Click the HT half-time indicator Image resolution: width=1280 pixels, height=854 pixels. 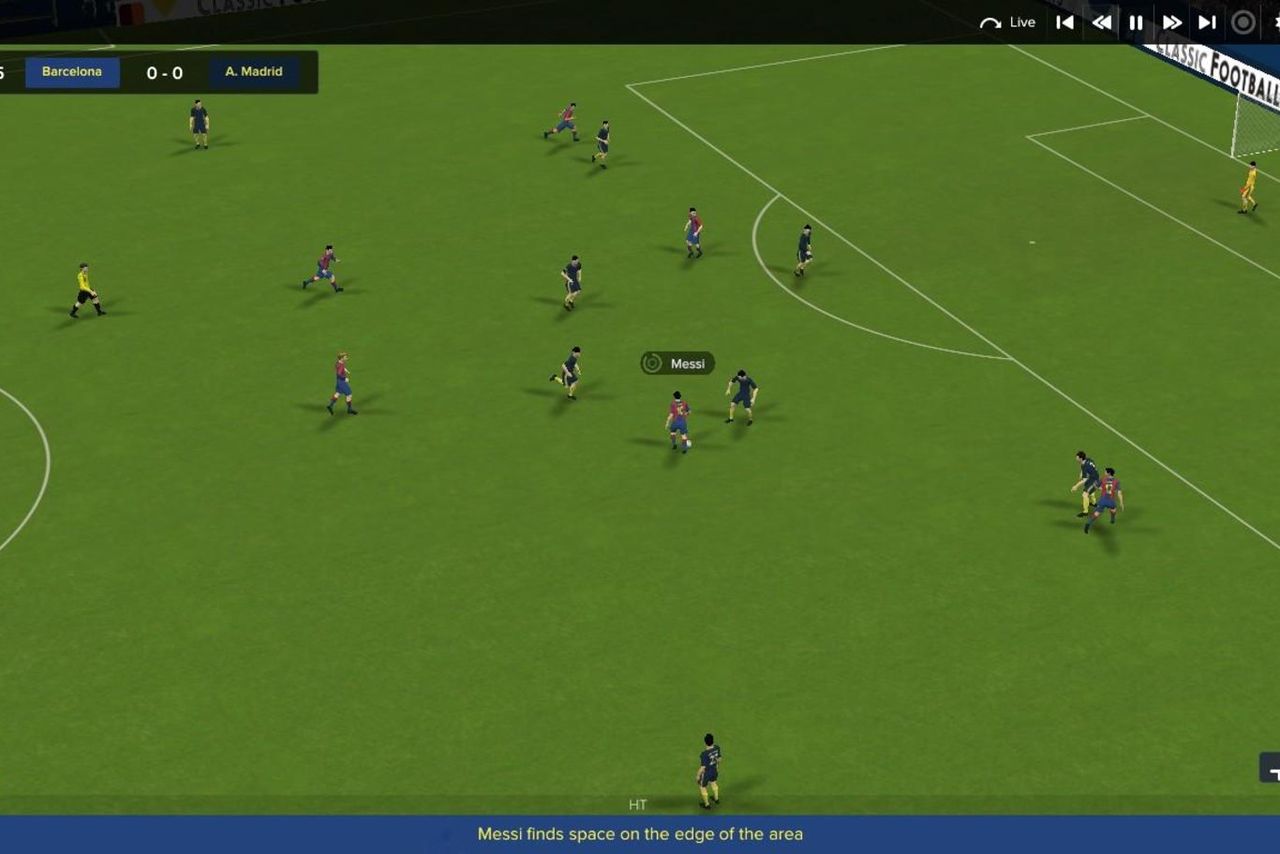(639, 804)
